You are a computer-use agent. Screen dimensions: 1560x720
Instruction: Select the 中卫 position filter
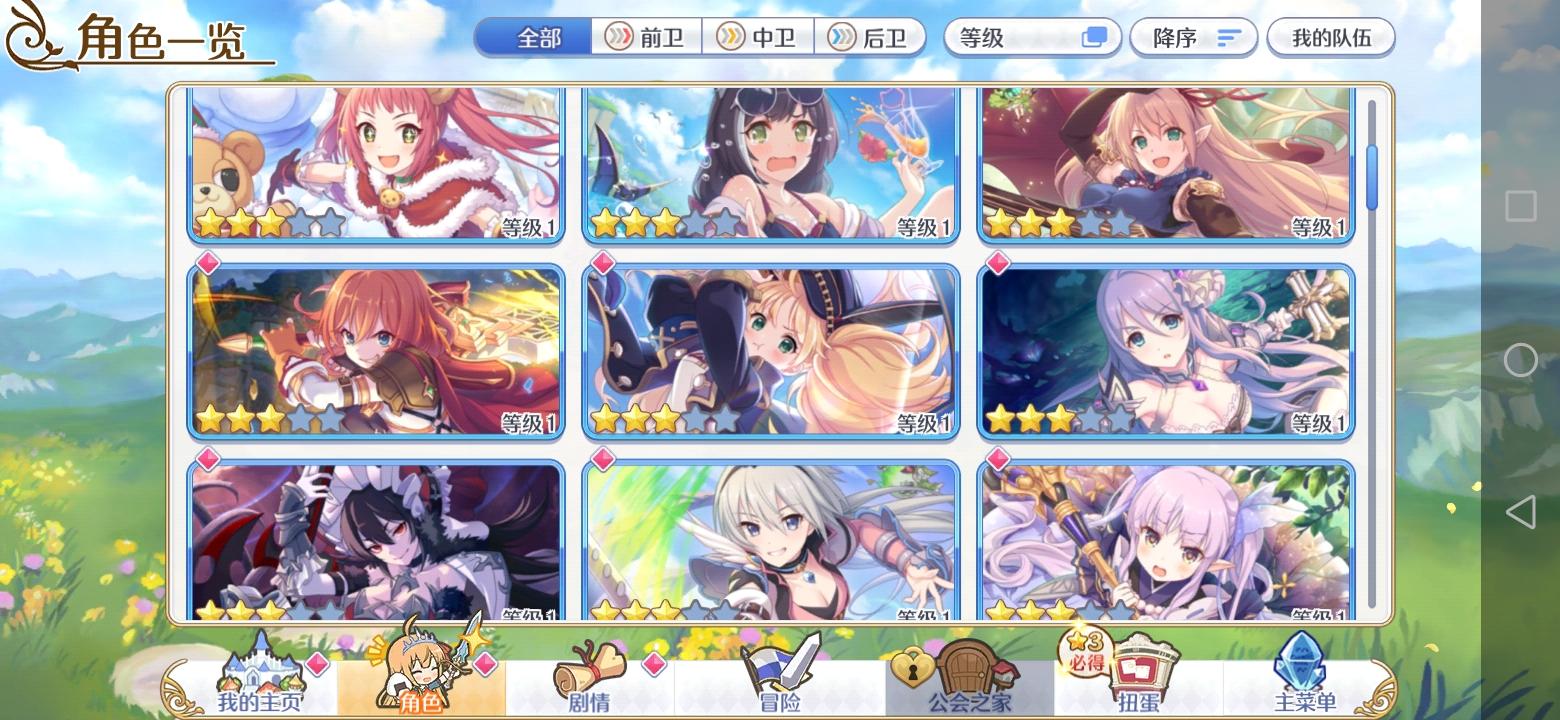click(762, 37)
